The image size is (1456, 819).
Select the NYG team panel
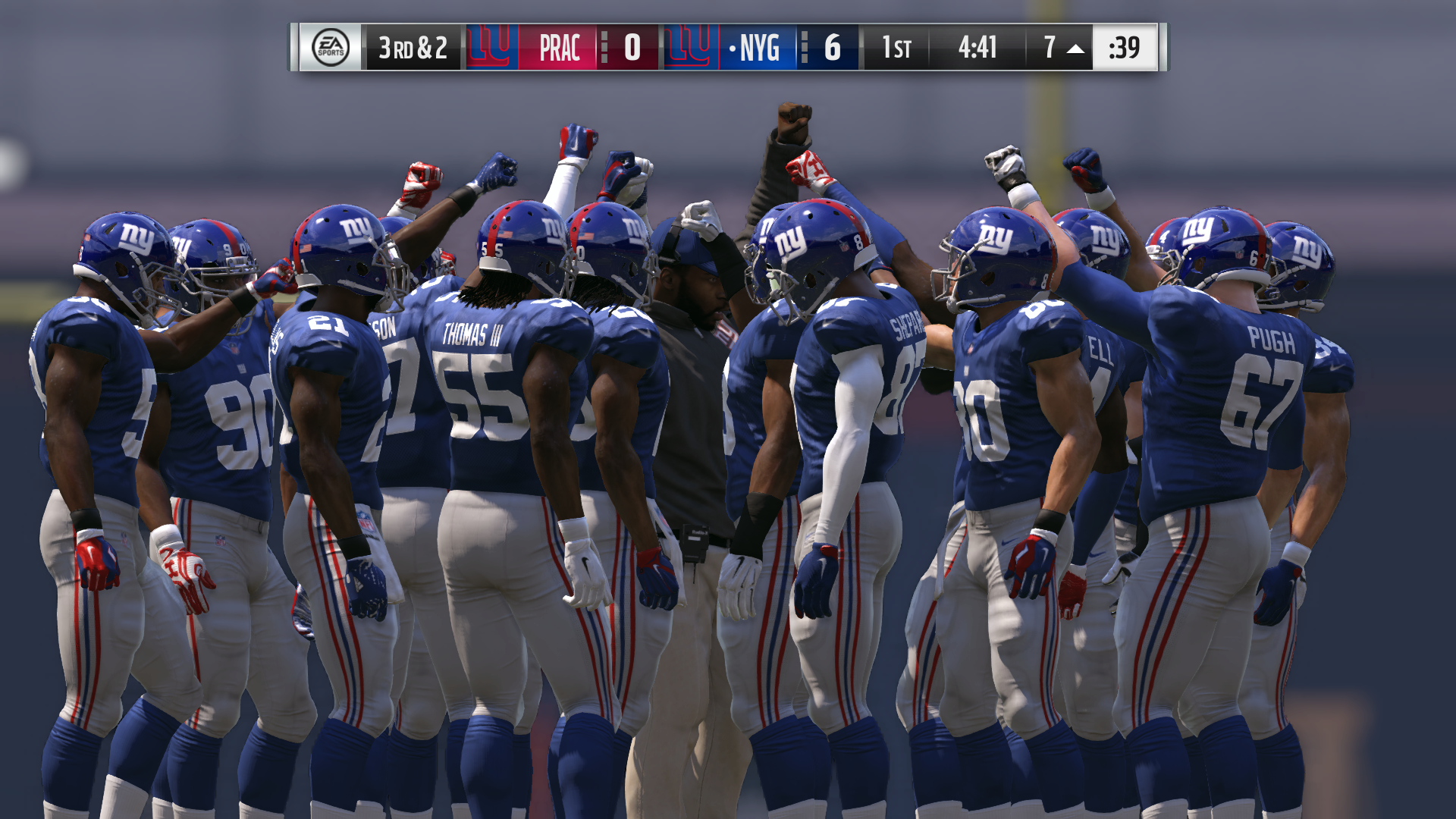coord(758,48)
